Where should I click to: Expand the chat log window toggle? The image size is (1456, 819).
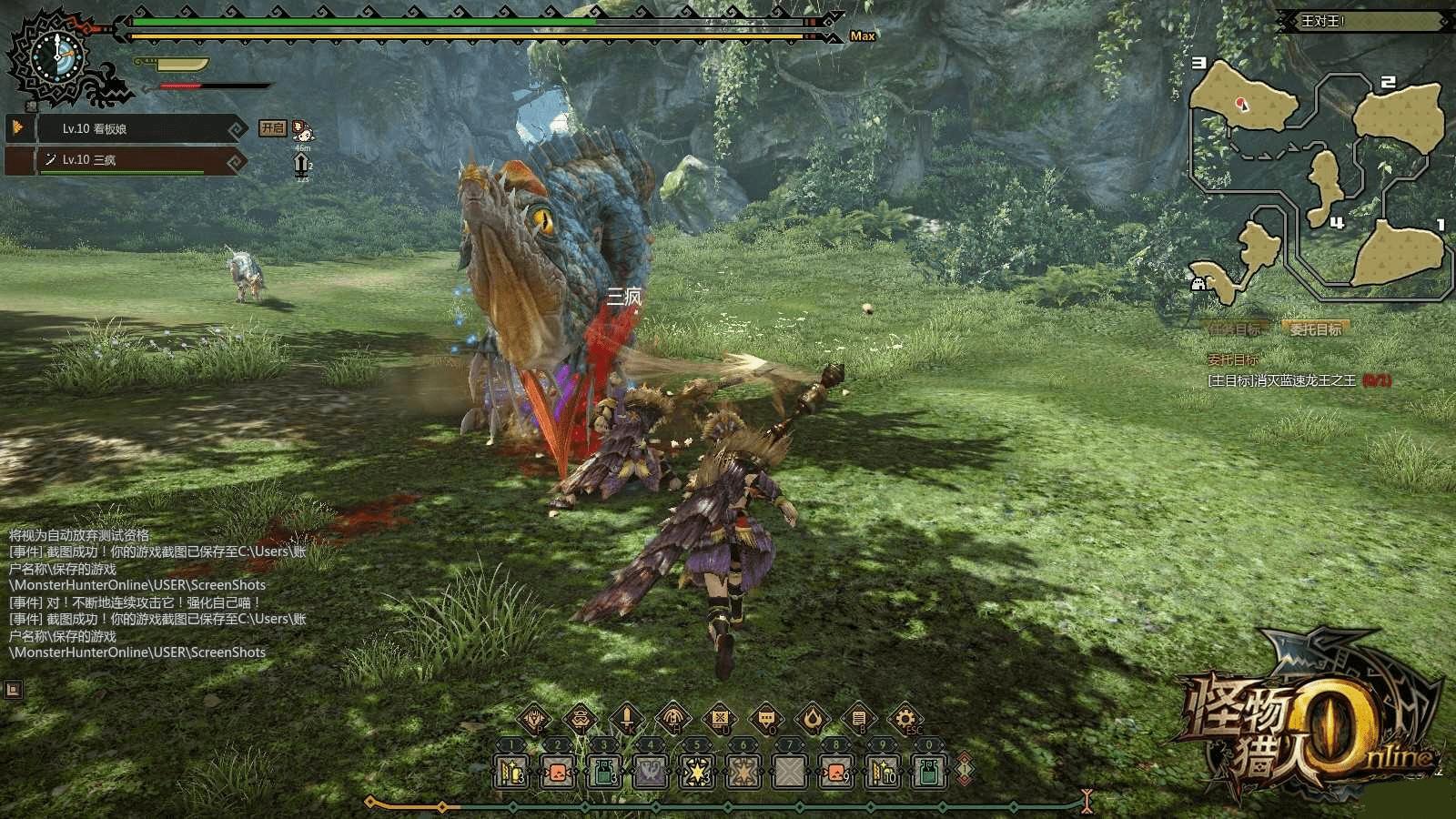click(13, 690)
